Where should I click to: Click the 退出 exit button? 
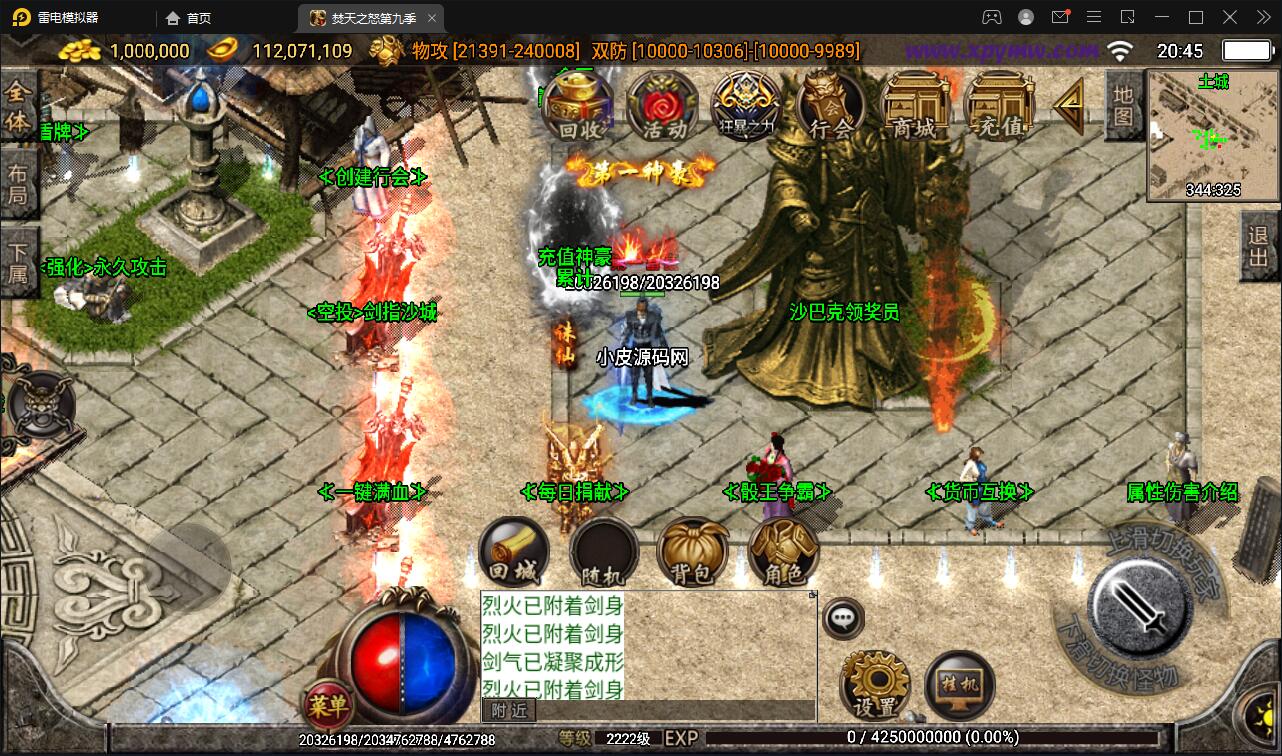point(1259,247)
